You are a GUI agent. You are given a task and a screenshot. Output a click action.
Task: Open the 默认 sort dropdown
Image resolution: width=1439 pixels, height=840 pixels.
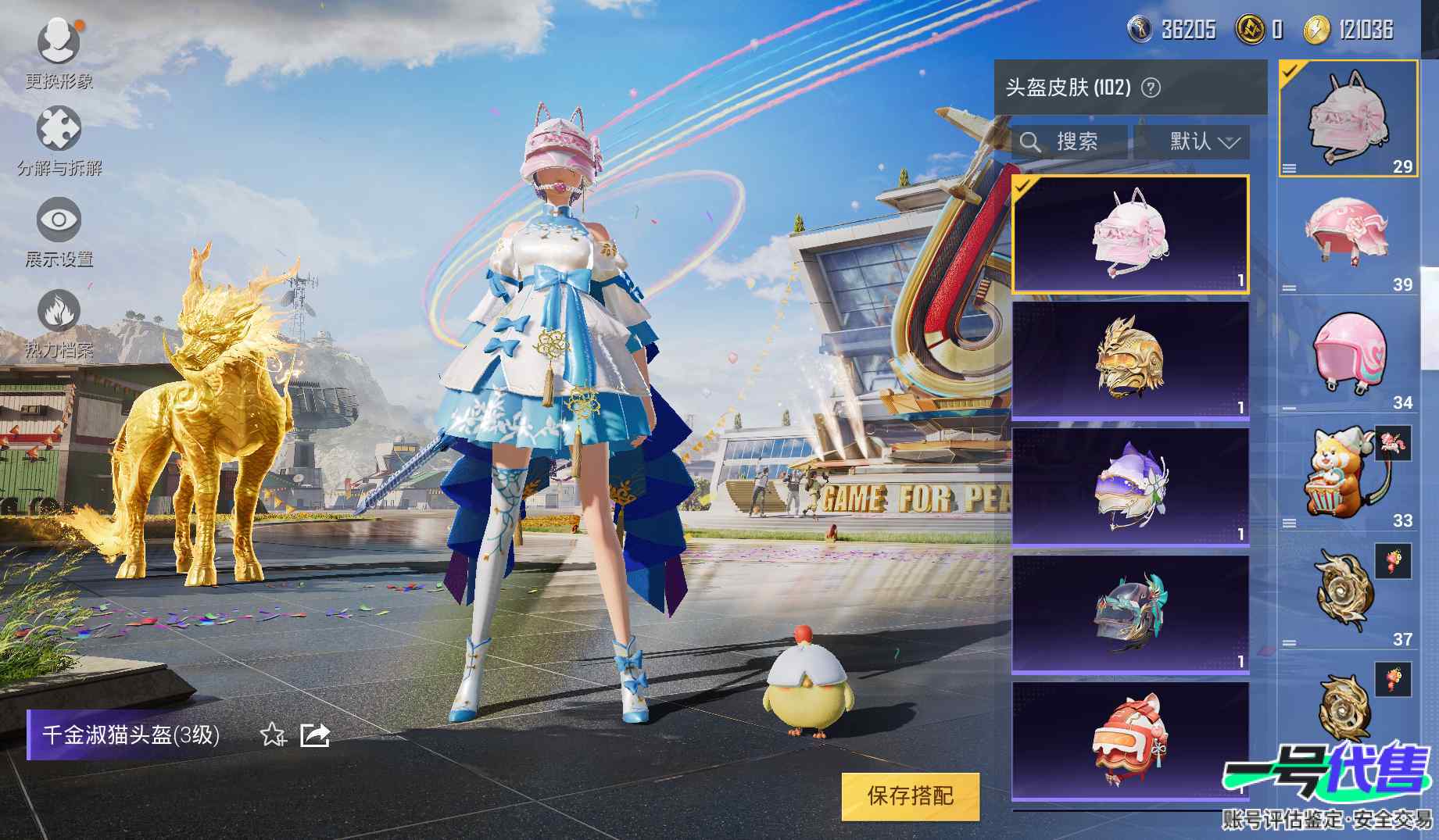pos(1193,142)
